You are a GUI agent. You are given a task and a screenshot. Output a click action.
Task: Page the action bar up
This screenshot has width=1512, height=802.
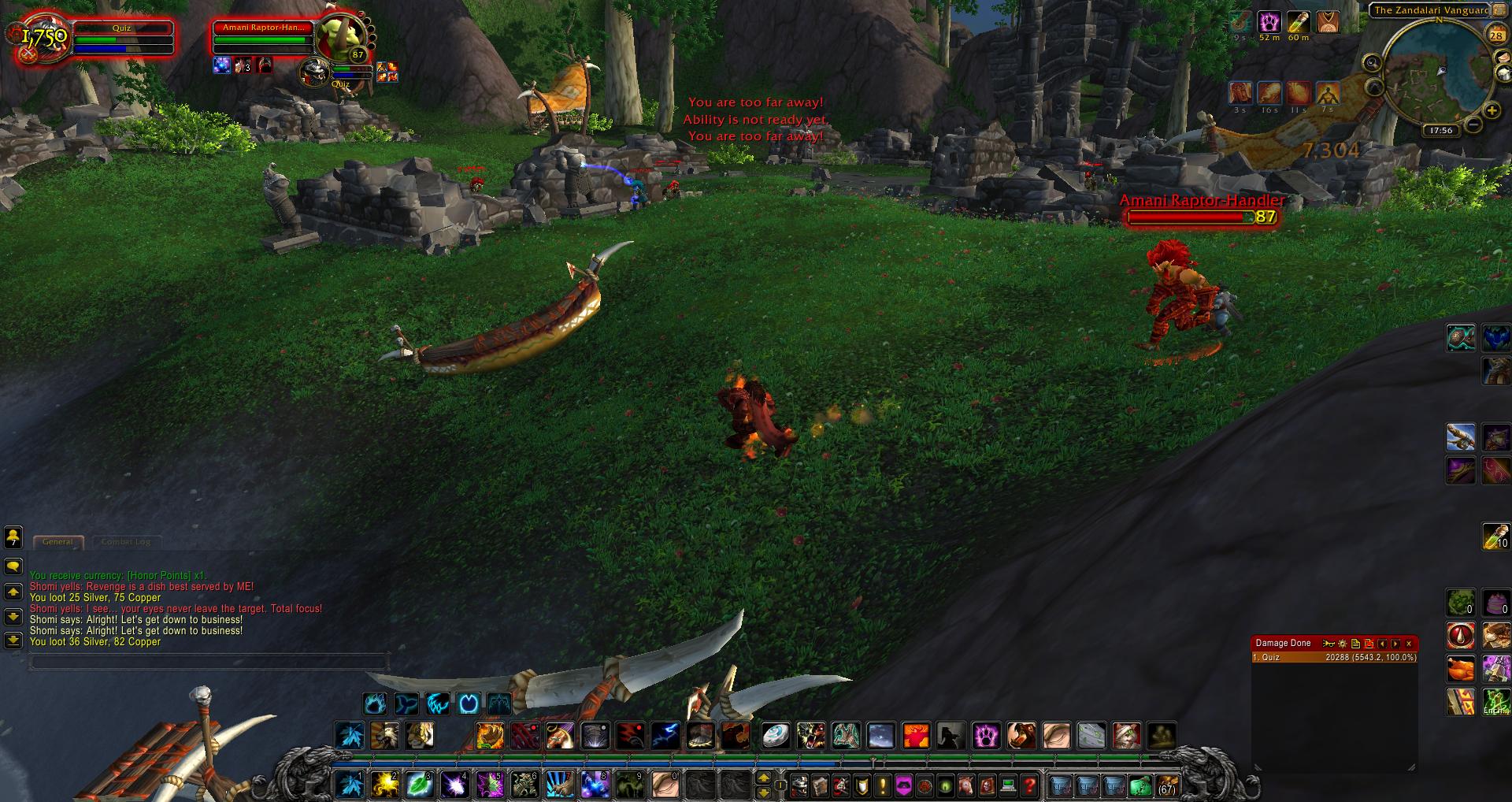click(x=763, y=778)
